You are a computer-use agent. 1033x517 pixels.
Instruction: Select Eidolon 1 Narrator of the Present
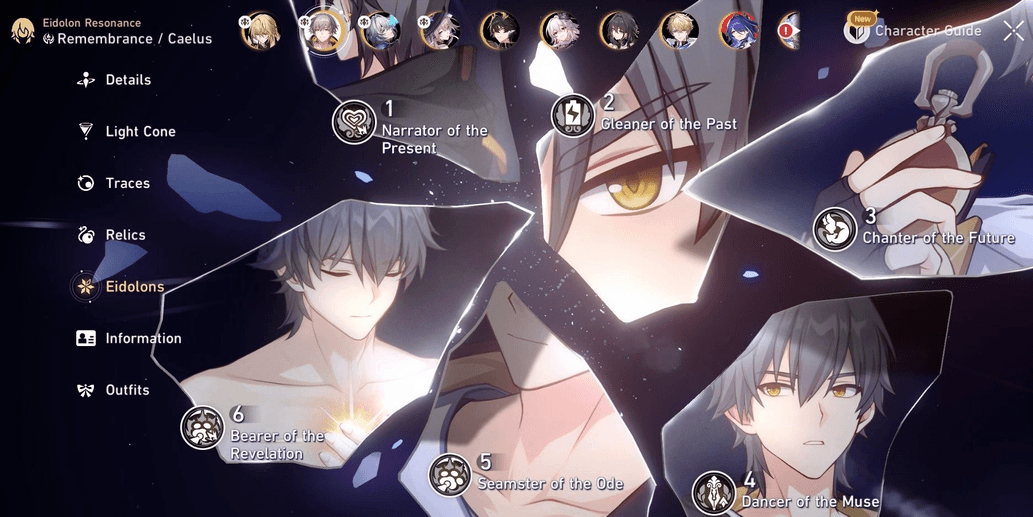pos(354,122)
